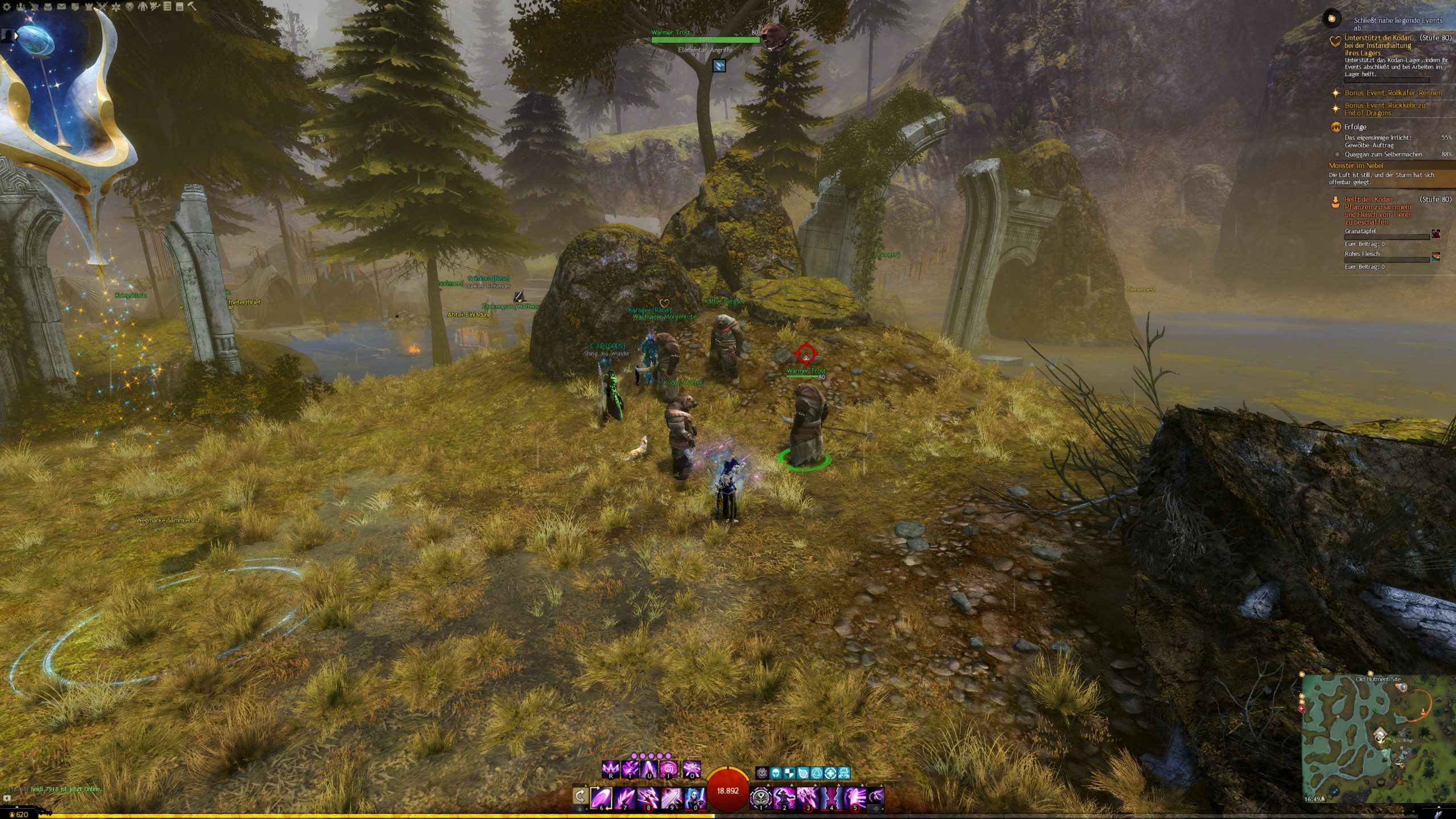
Task: Open the game menu gear icon
Action: click(7, 7)
